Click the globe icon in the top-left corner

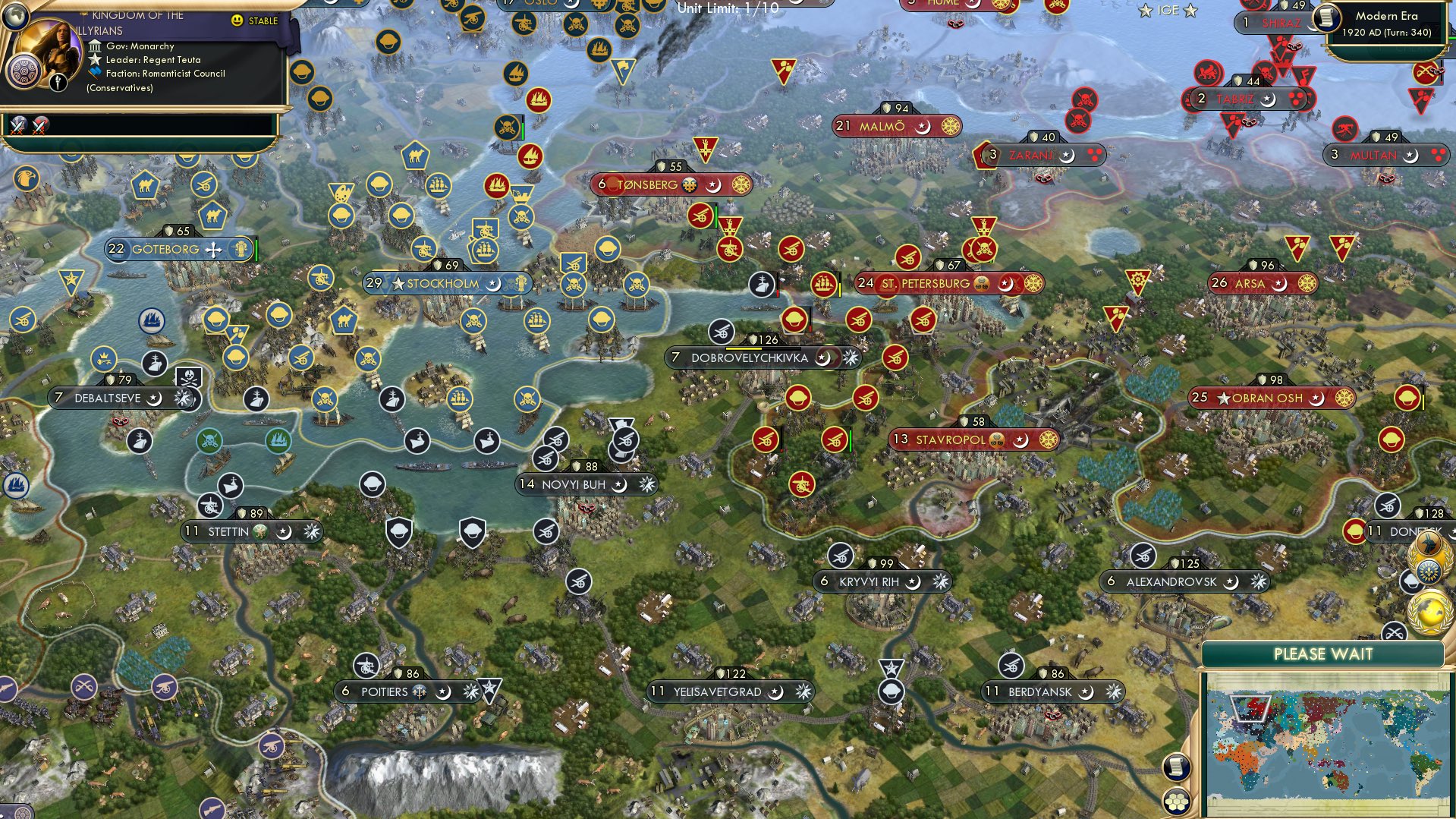click(x=14, y=17)
